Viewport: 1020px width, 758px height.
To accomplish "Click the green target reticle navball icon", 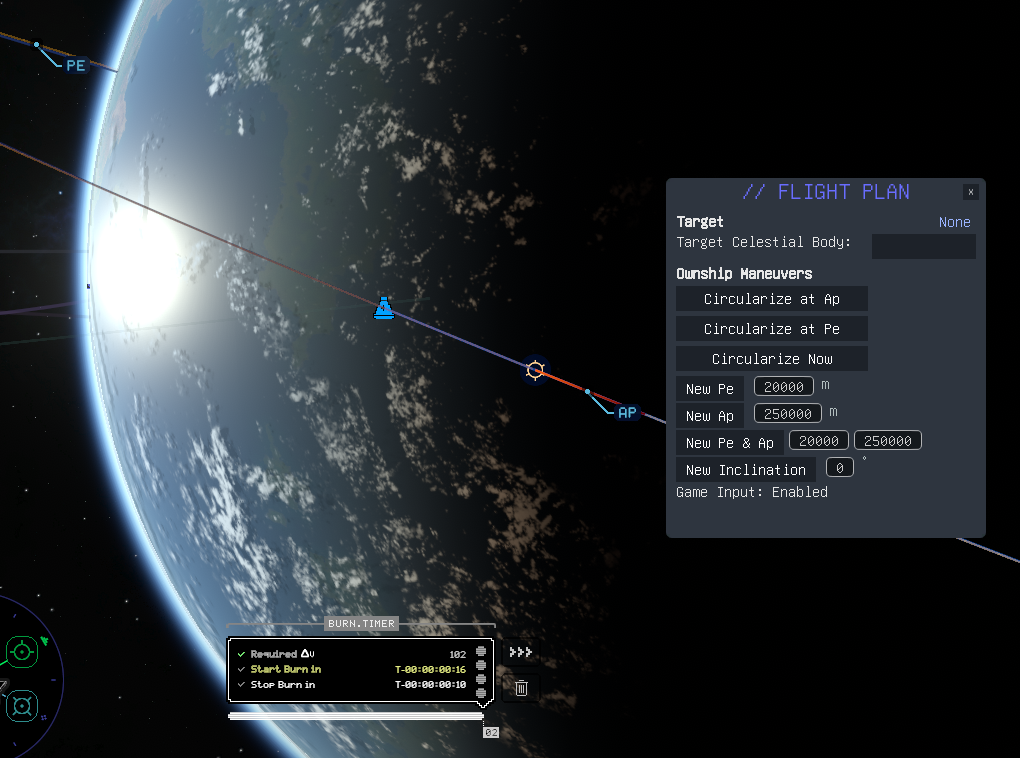I will (20, 653).
